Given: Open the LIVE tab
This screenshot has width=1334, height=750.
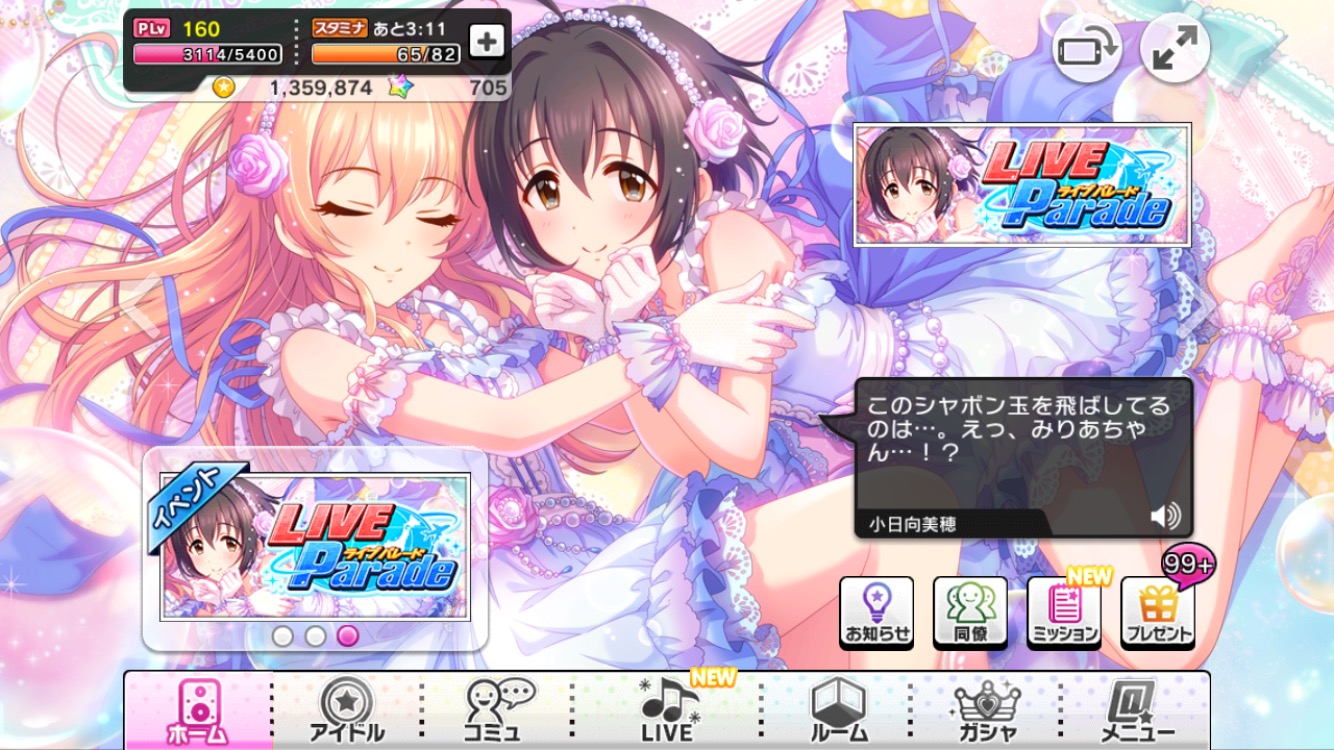Looking at the screenshot, I should point(668,710).
